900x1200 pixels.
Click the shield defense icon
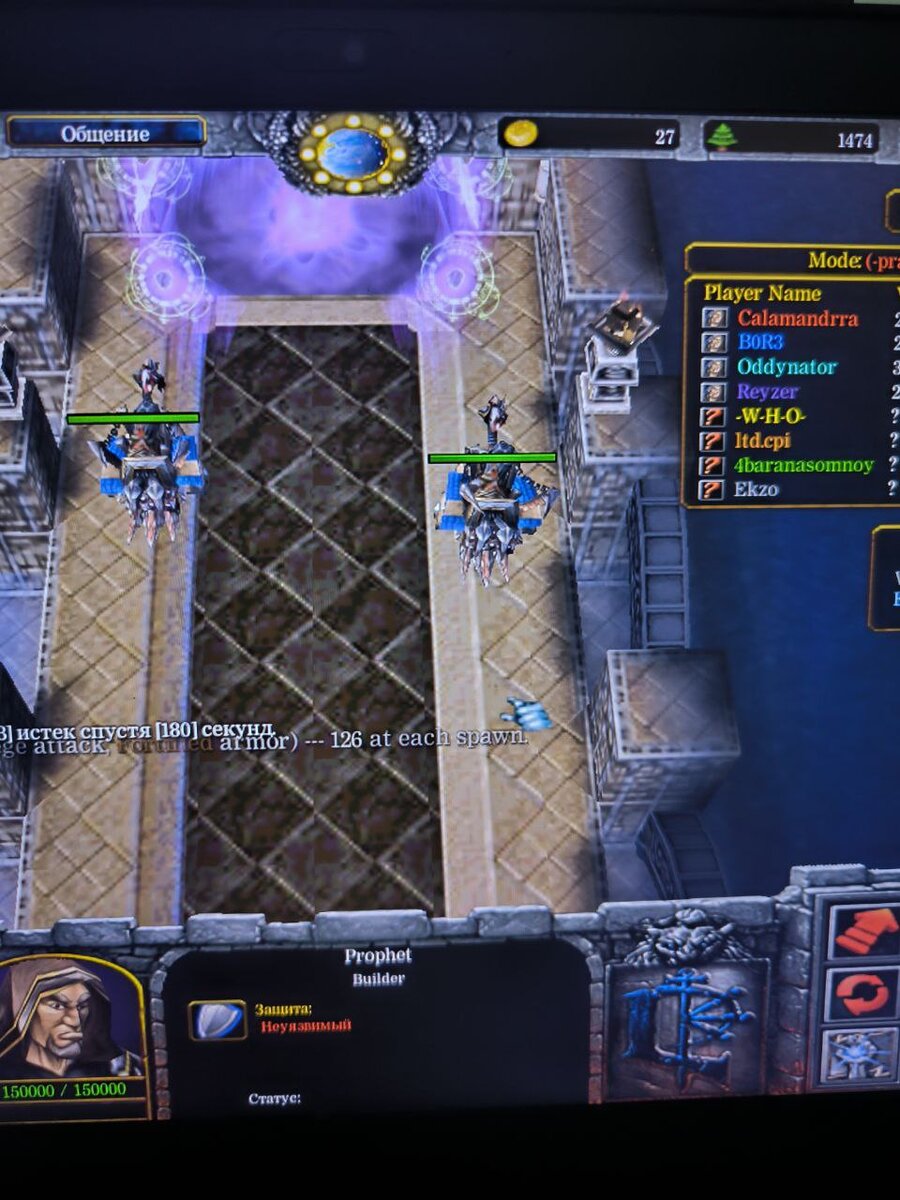(217, 1019)
